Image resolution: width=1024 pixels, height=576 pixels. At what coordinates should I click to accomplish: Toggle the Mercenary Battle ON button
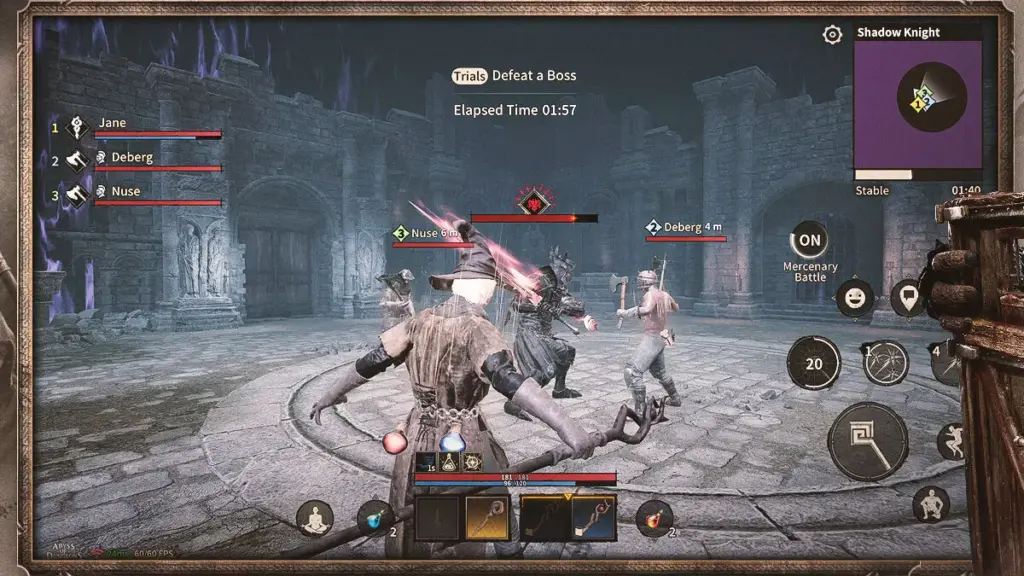tap(809, 240)
